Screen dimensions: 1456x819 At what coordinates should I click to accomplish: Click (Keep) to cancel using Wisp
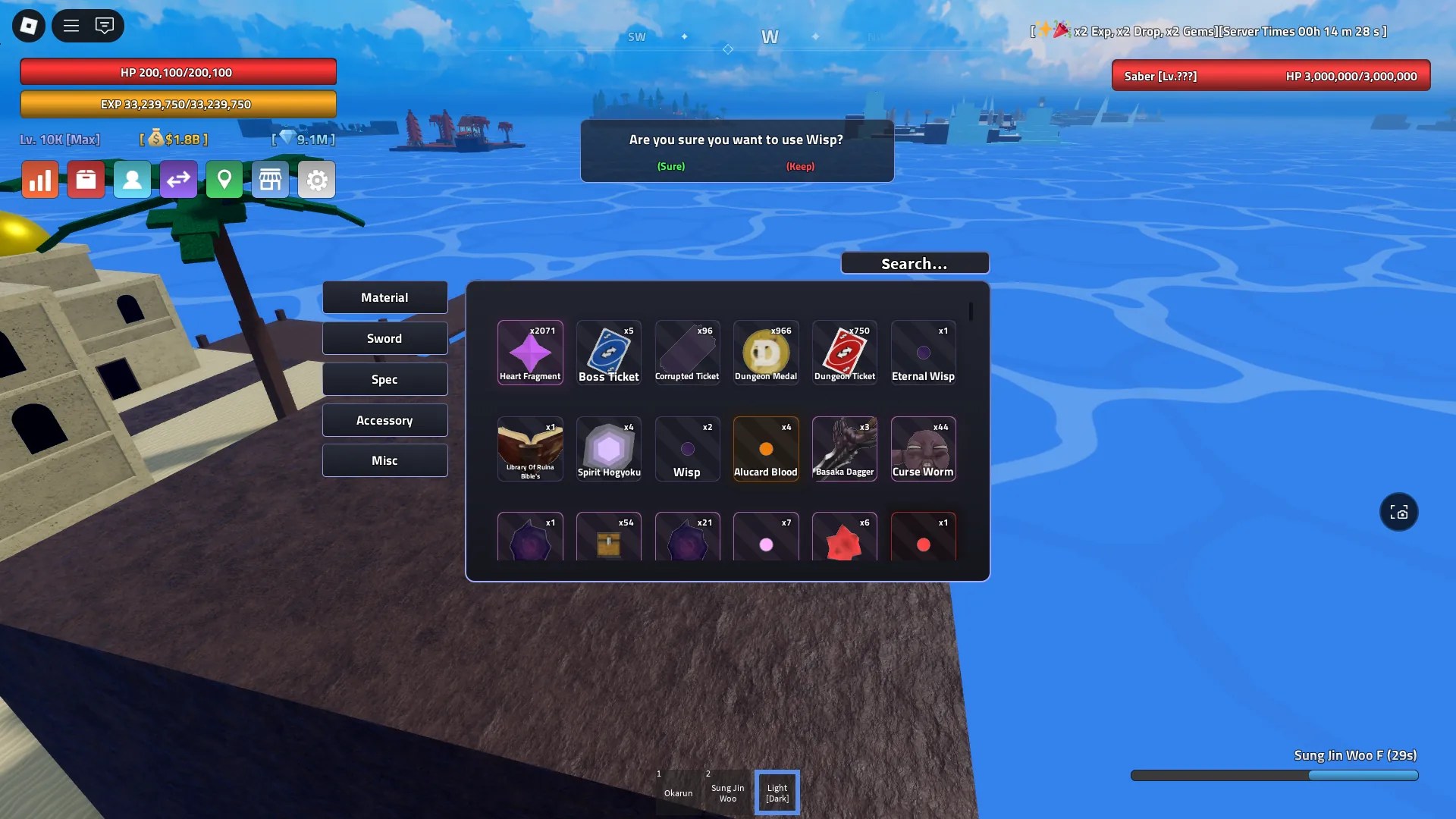800,166
